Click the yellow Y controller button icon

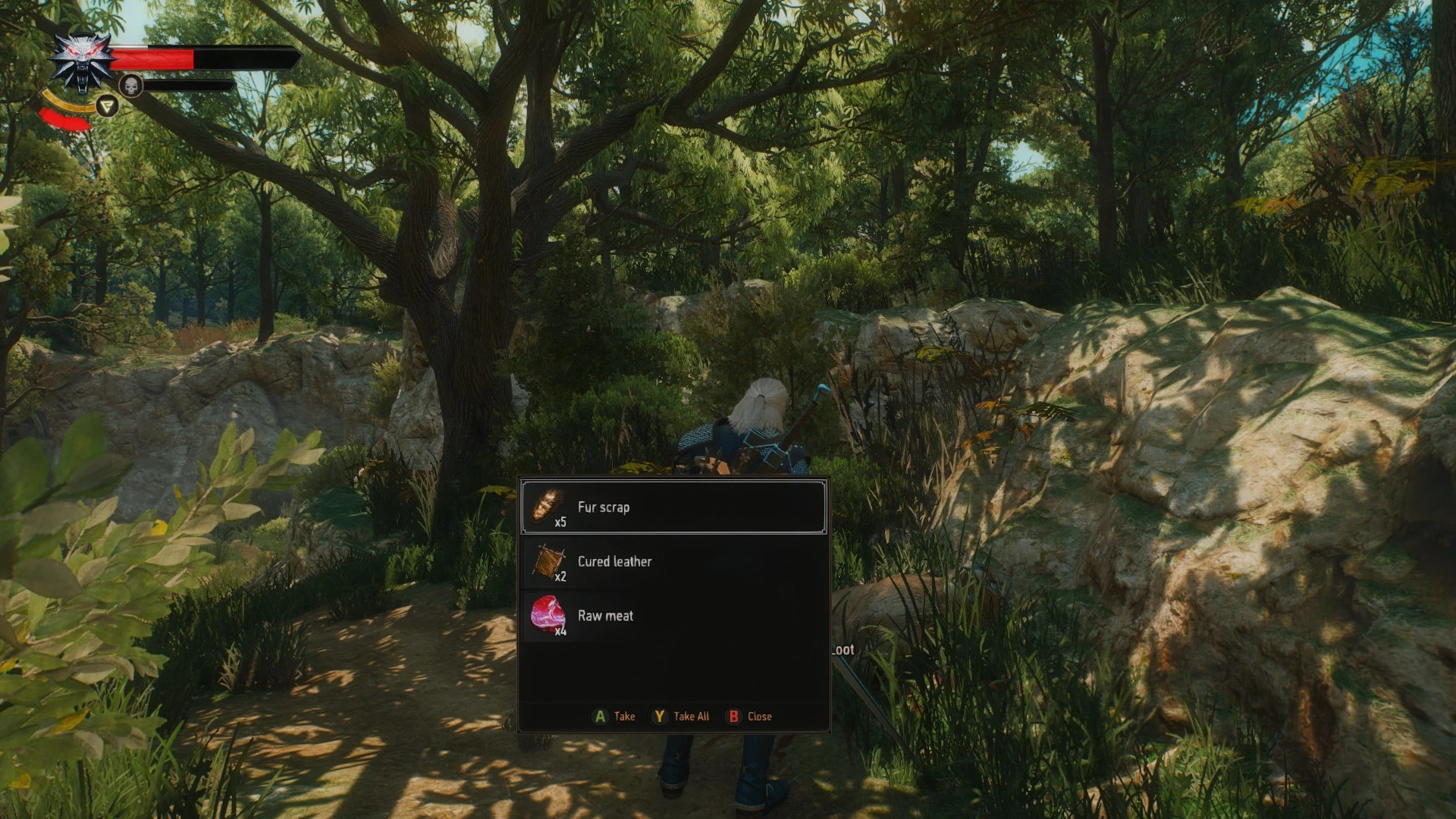(x=660, y=715)
